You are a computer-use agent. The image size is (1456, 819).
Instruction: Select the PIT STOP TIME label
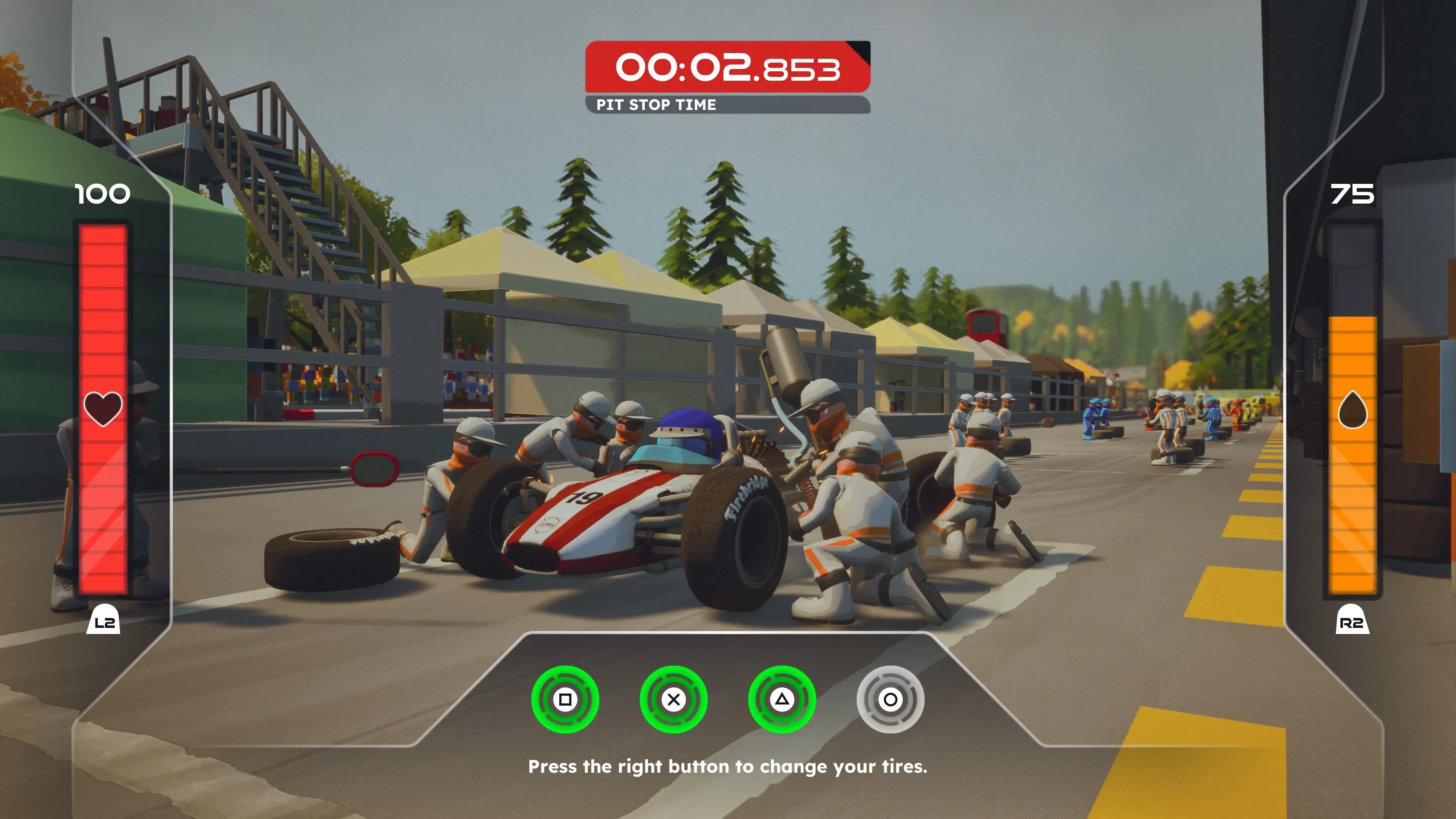coord(656,104)
